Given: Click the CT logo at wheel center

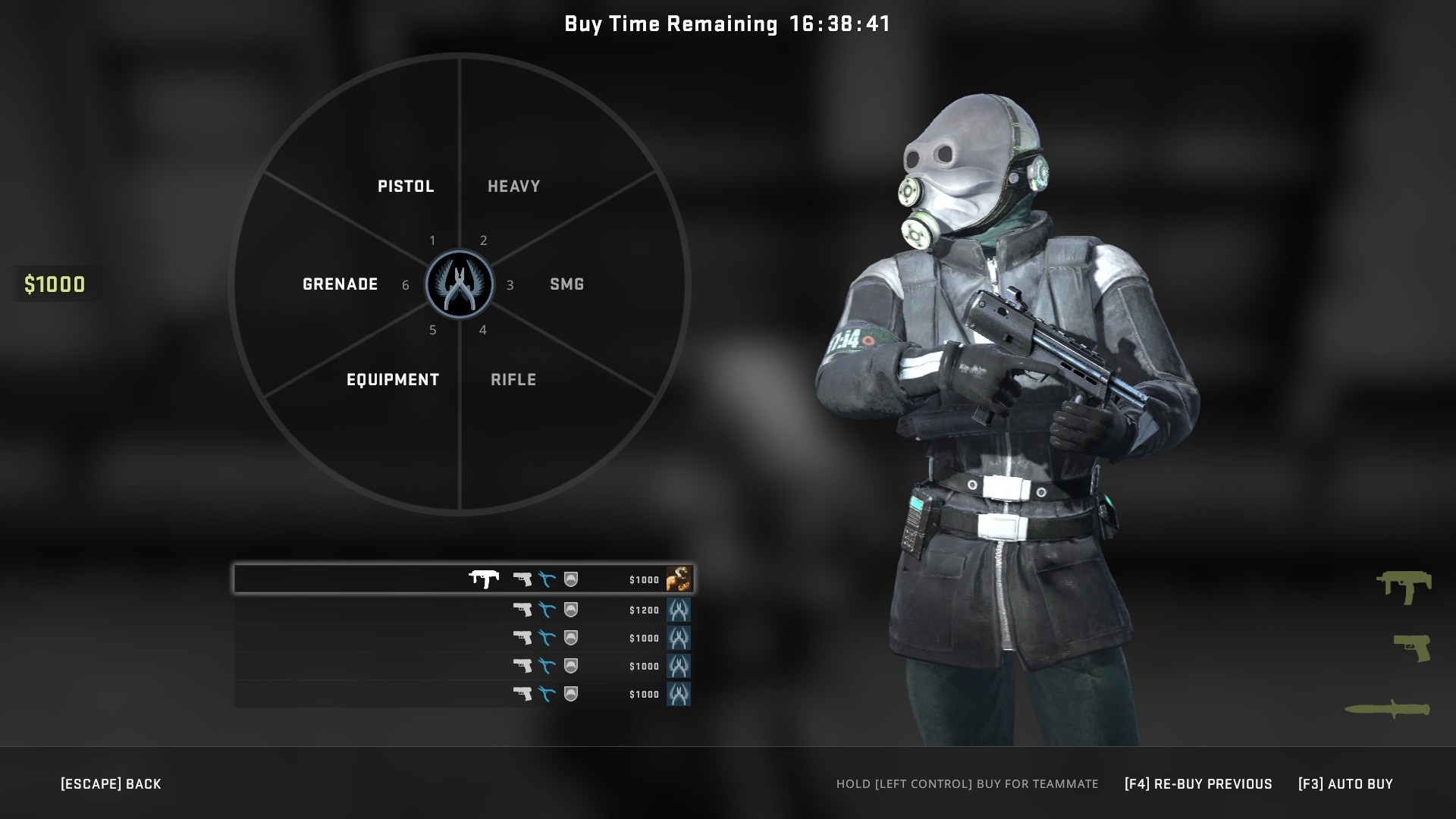Looking at the screenshot, I should [x=460, y=284].
